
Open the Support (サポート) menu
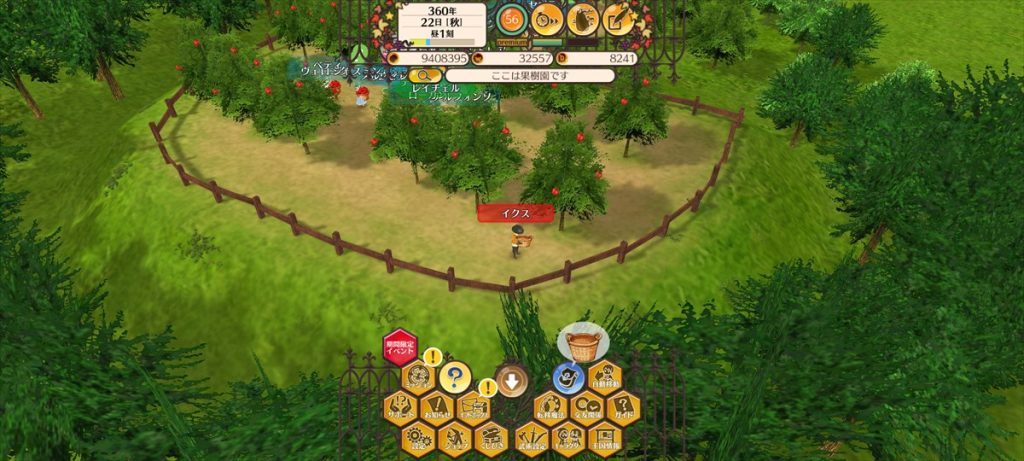400,408
